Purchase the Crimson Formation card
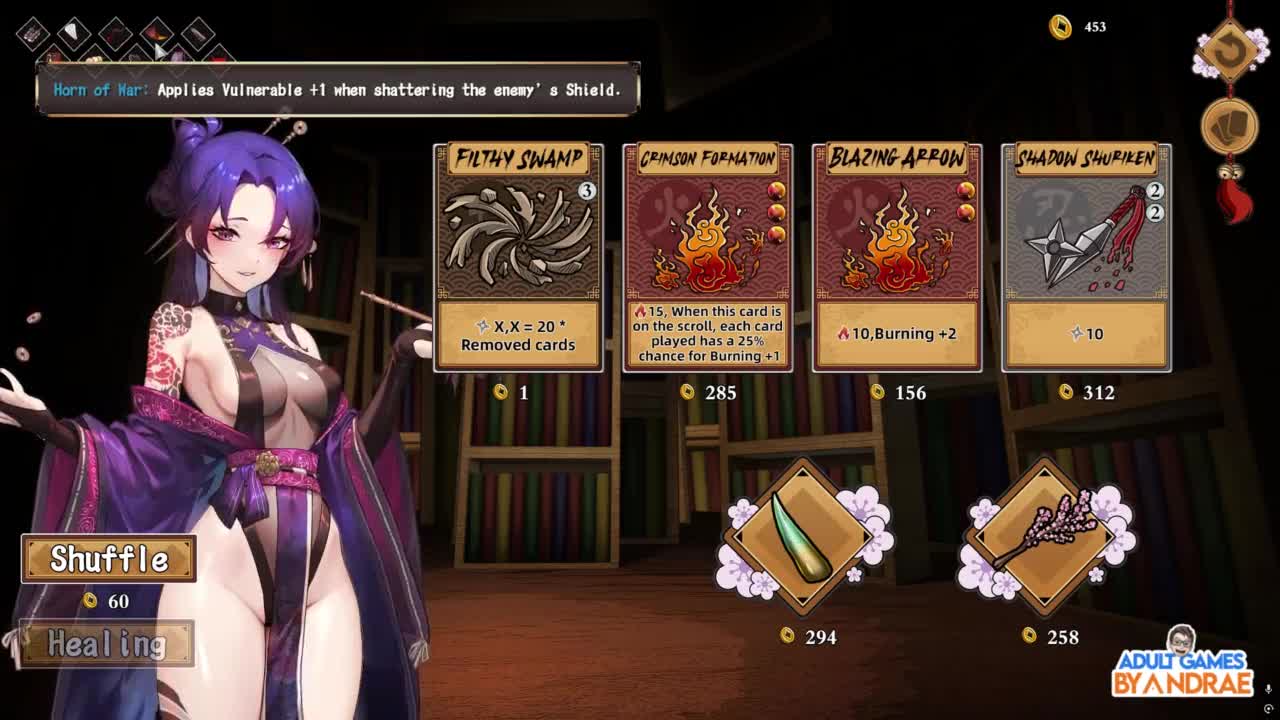The height and width of the screenshot is (720, 1280). (707, 257)
